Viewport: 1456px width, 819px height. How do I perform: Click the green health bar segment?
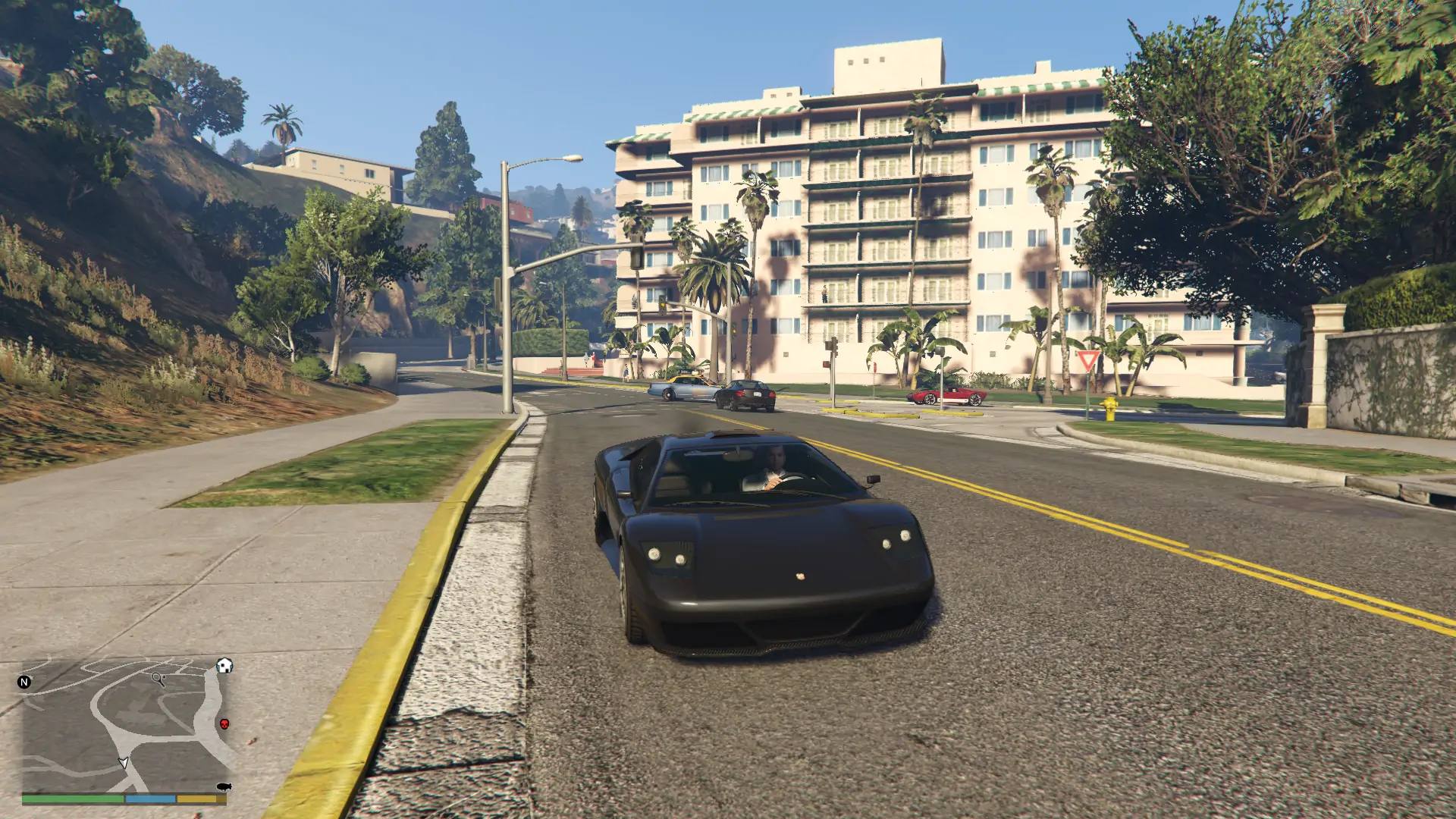(x=72, y=799)
